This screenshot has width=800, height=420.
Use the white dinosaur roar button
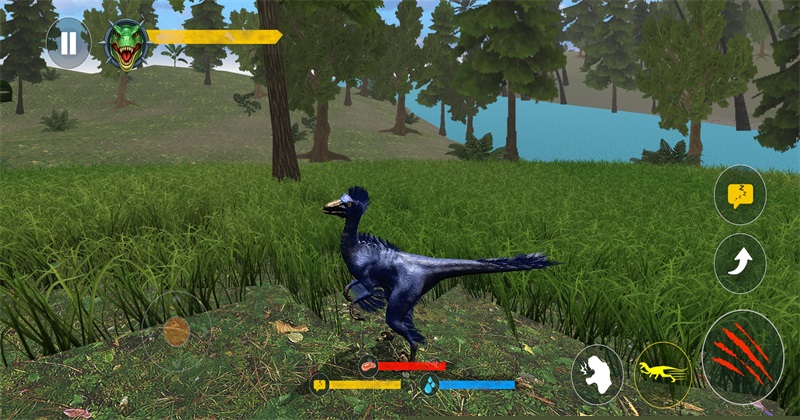coord(597,375)
